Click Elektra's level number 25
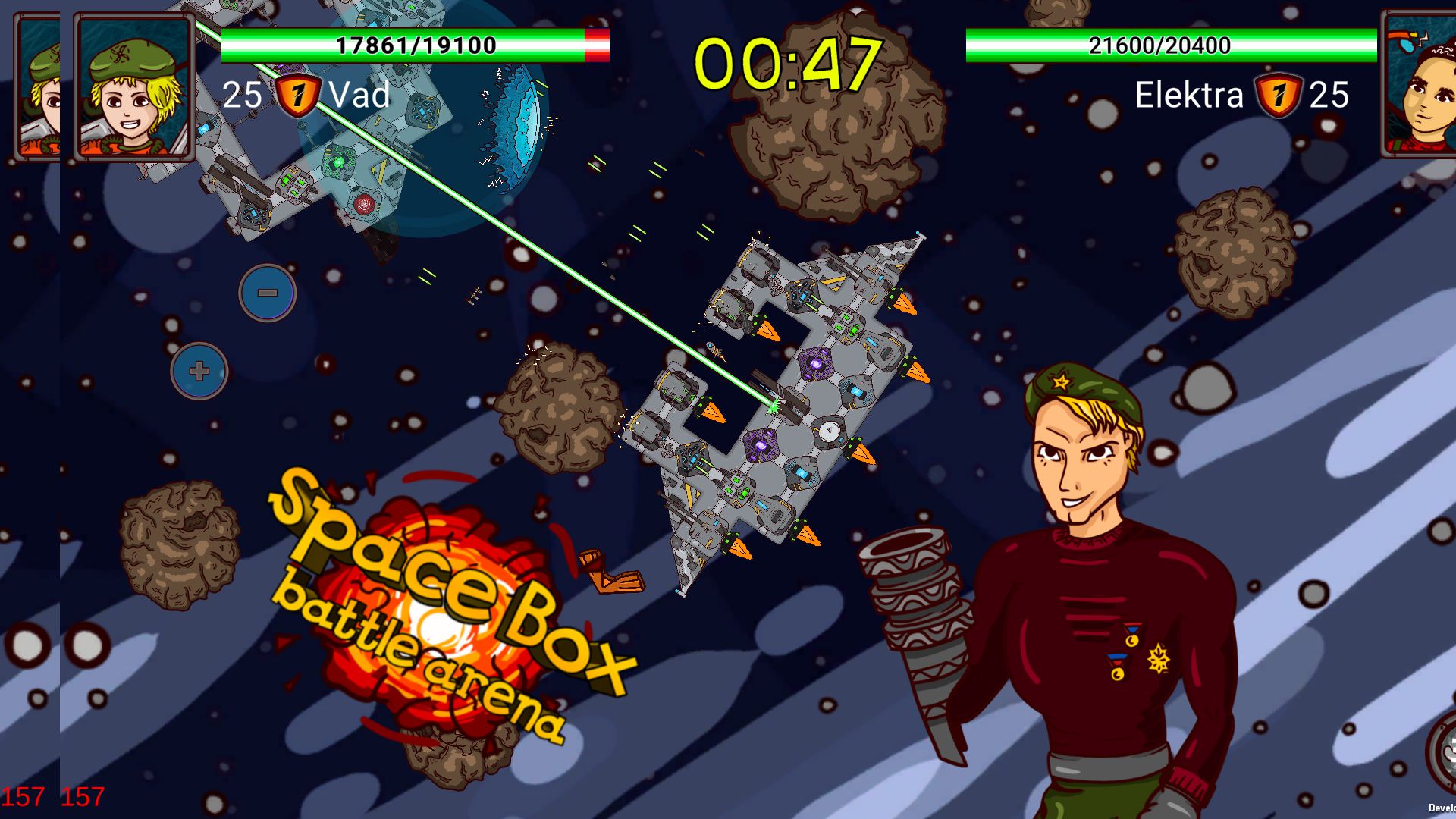 point(1329,96)
